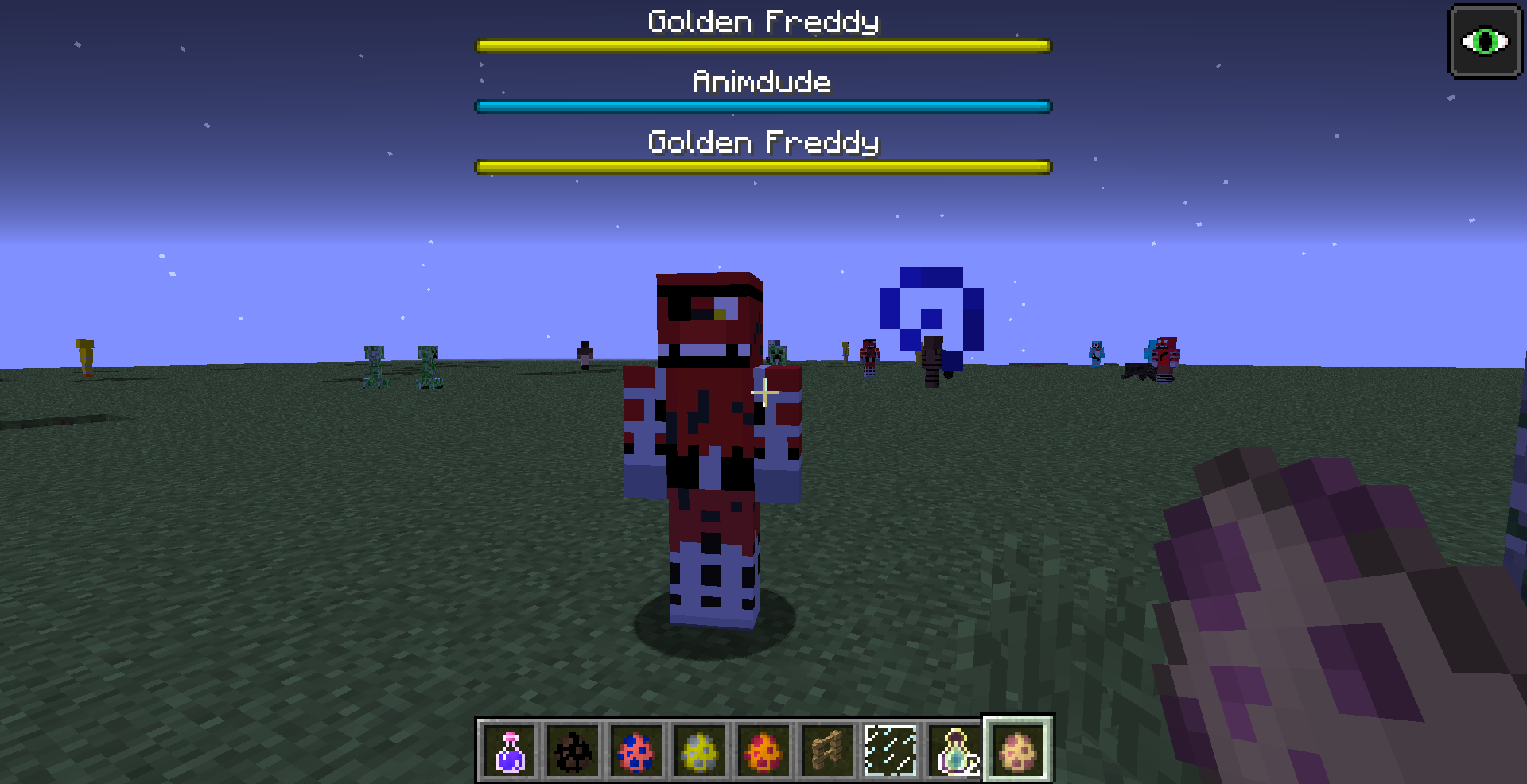This screenshot has width=1527, height=784.
Task: Click the Golden Freddy title text
Action: click(x=762, y=21)
